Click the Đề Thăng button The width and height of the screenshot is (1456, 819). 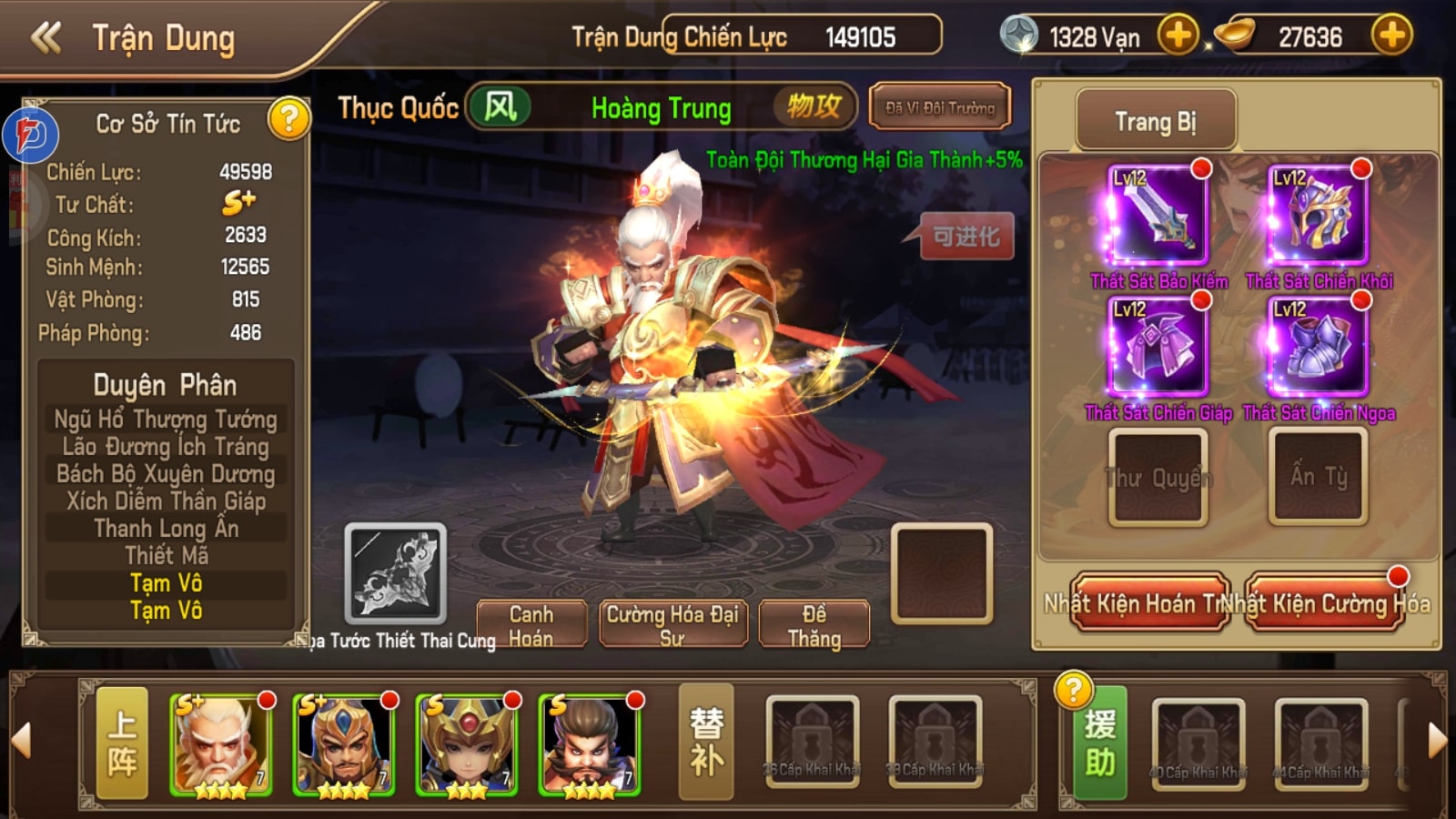(x=814, y=625)
